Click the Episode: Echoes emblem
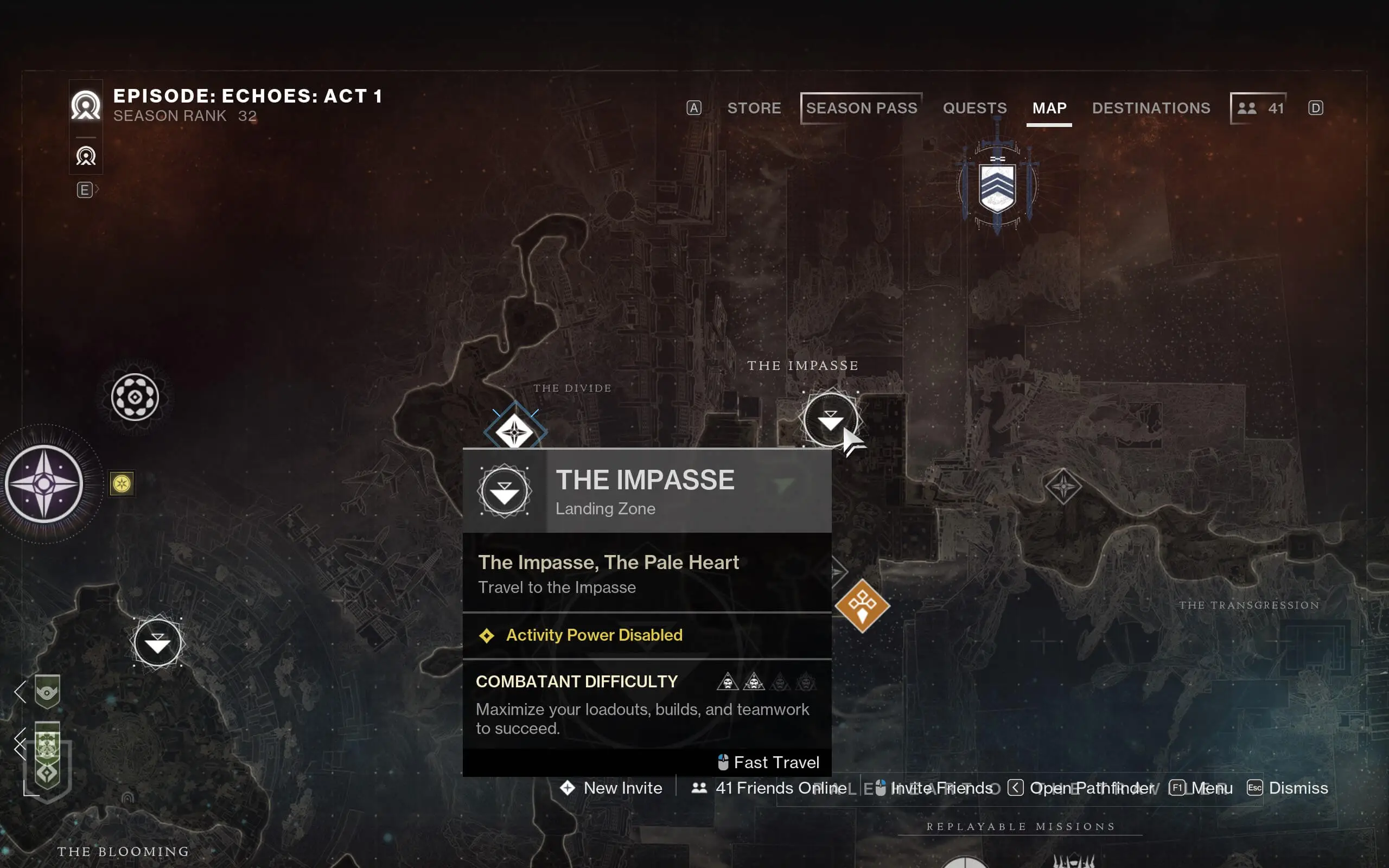The height and width of the screenshot is (868, 1389). (x=85, y=106)
